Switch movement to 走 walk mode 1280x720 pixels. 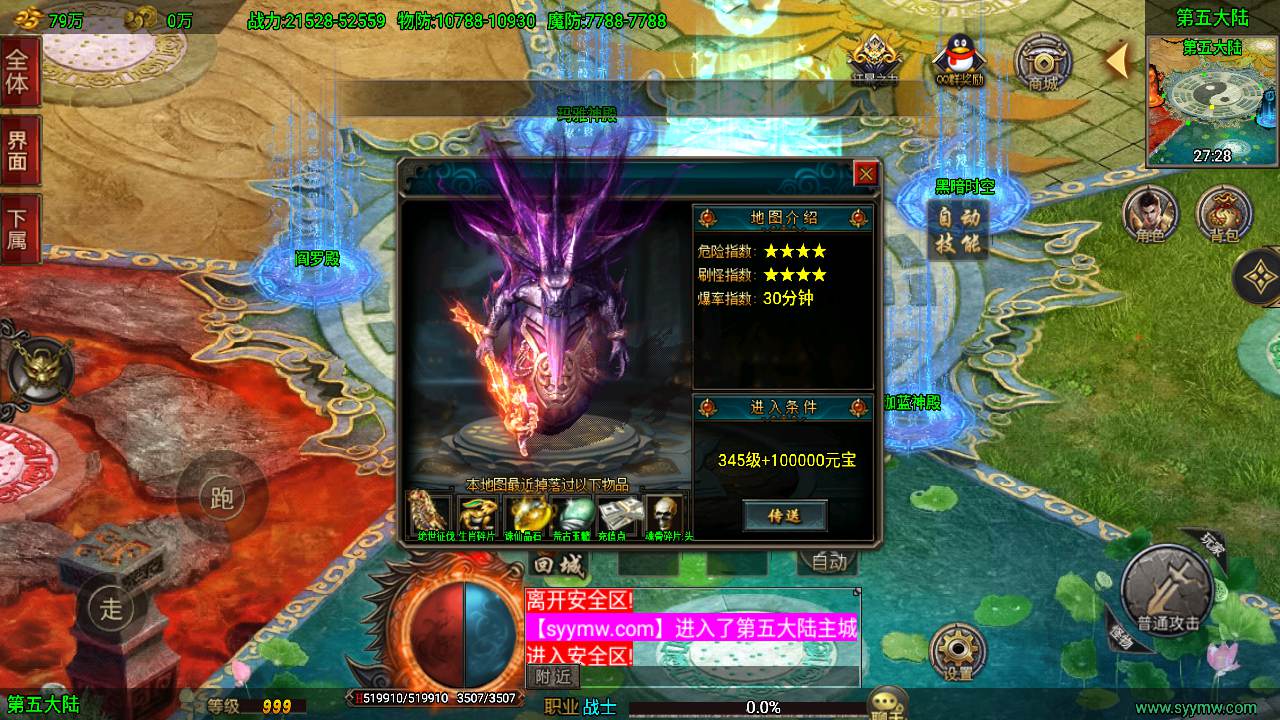[110, 605]
